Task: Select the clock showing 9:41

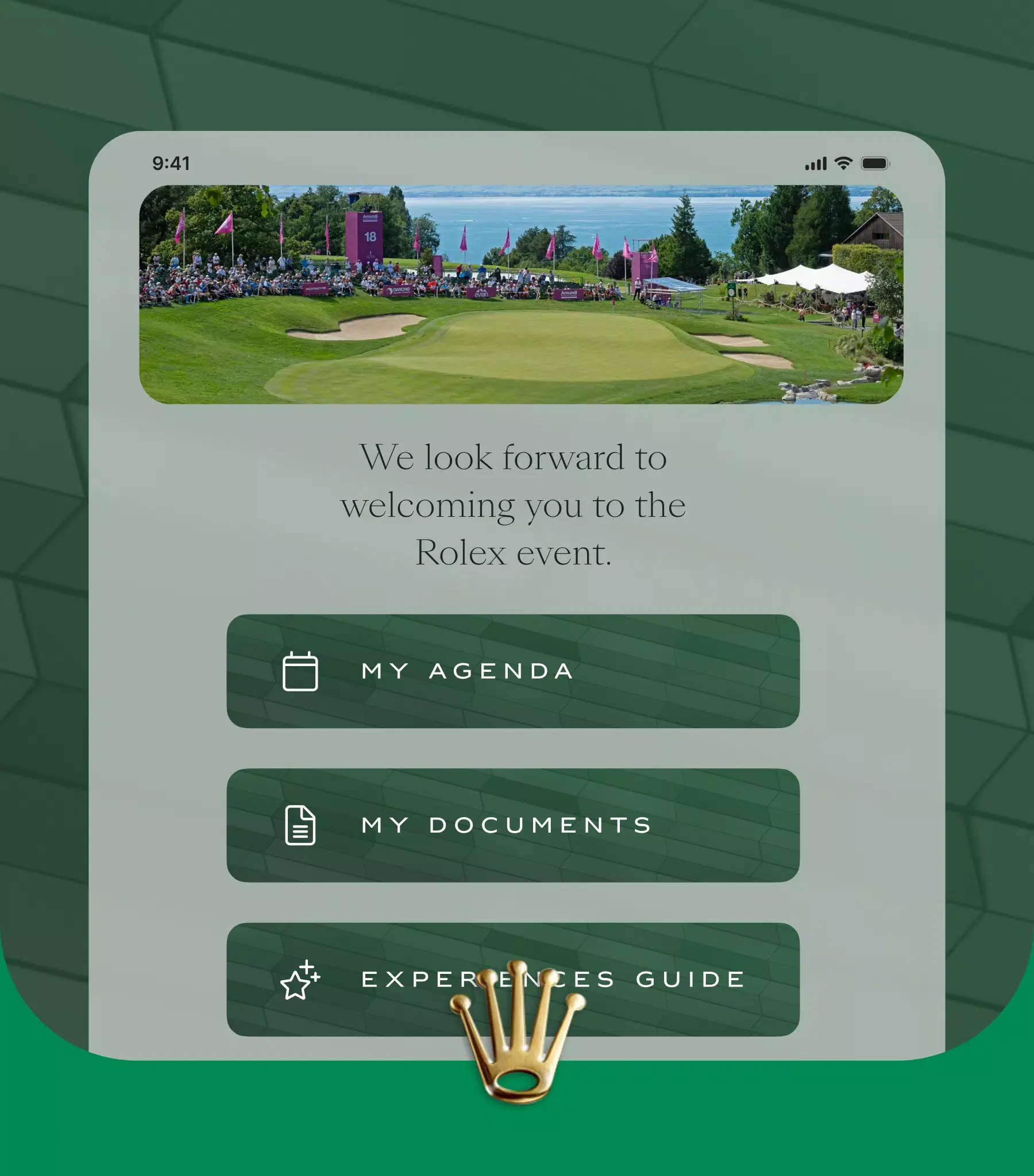Action: click(171, 163)
